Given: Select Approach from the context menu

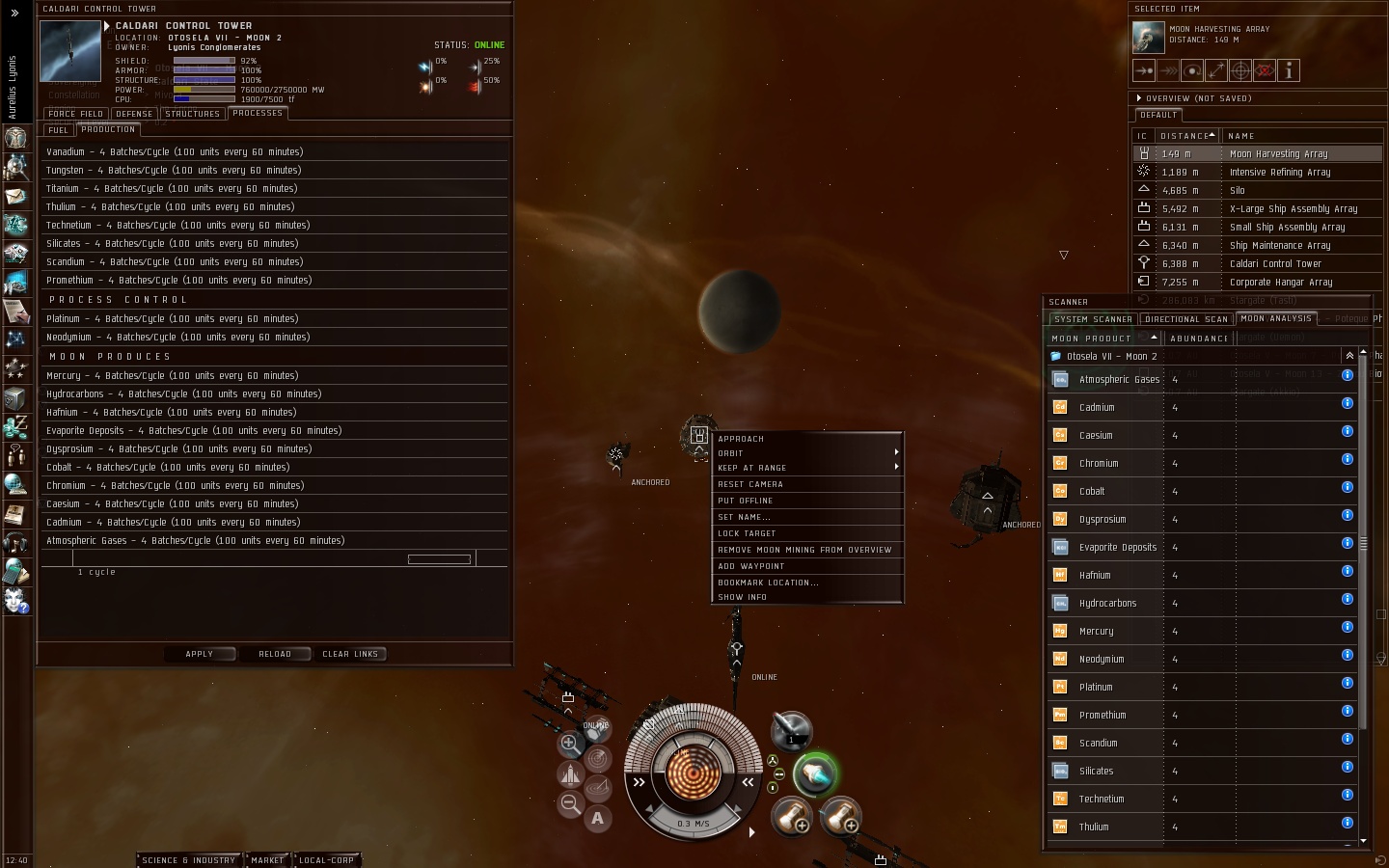Looking at the screenshot, I should pos(741,439).
